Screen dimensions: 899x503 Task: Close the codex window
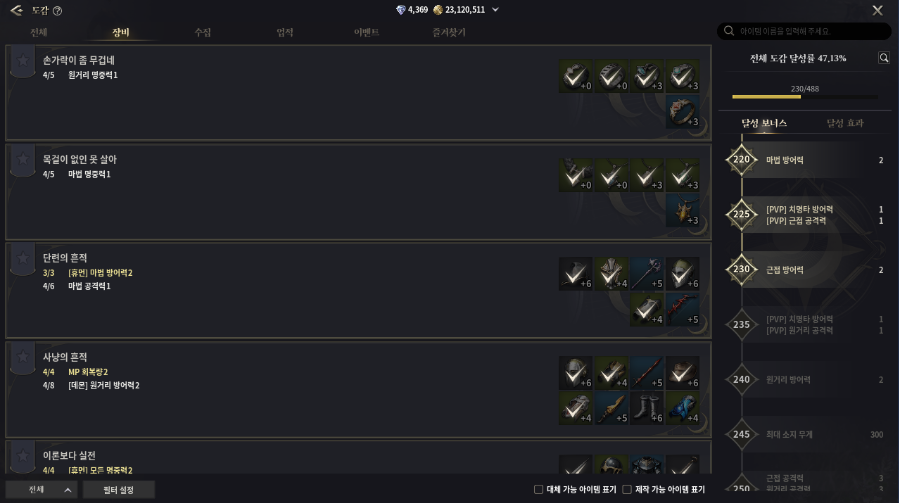pyautogui.click(x=877, y=10)
